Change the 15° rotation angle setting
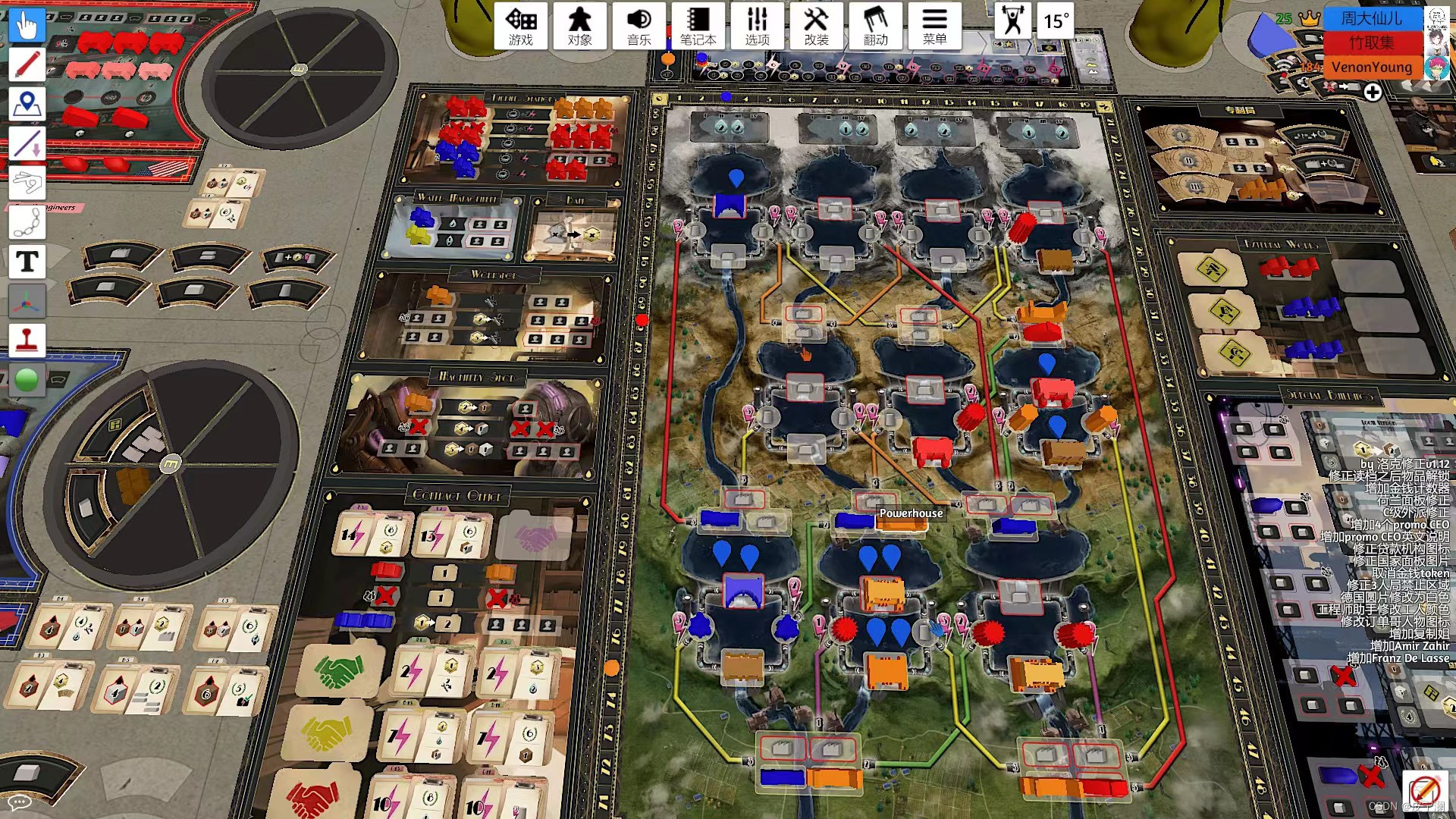Image resolution: width=1456 pixels, height=819 pixels. point(1056,20)
